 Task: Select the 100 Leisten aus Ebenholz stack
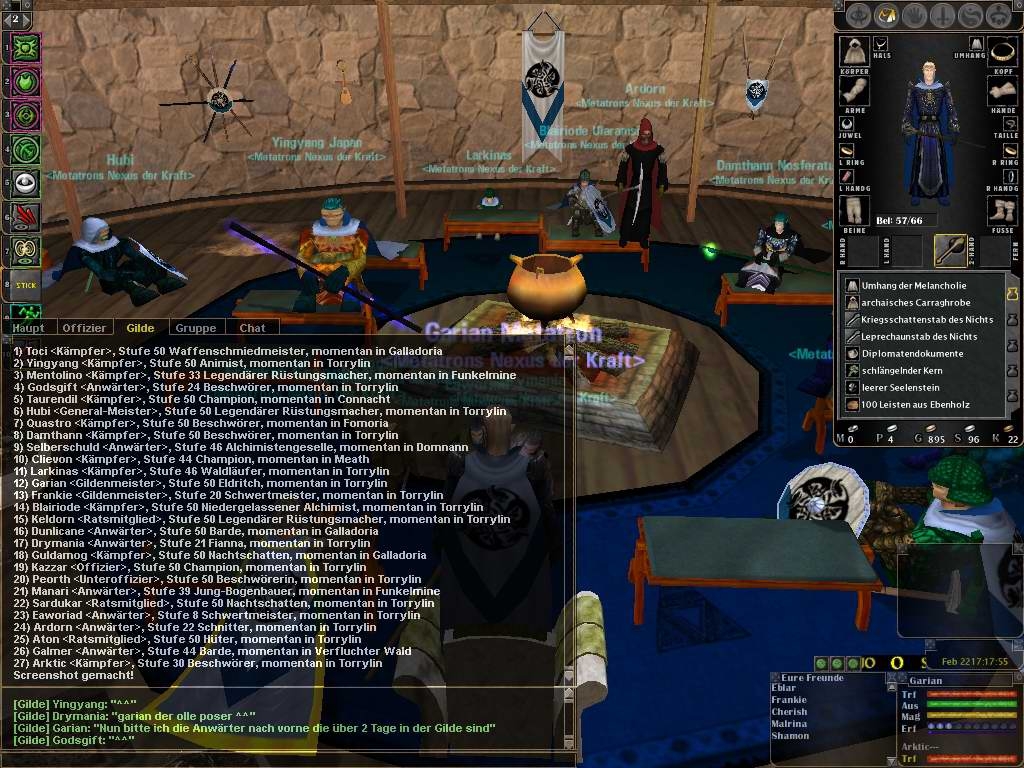coord(912,404)
